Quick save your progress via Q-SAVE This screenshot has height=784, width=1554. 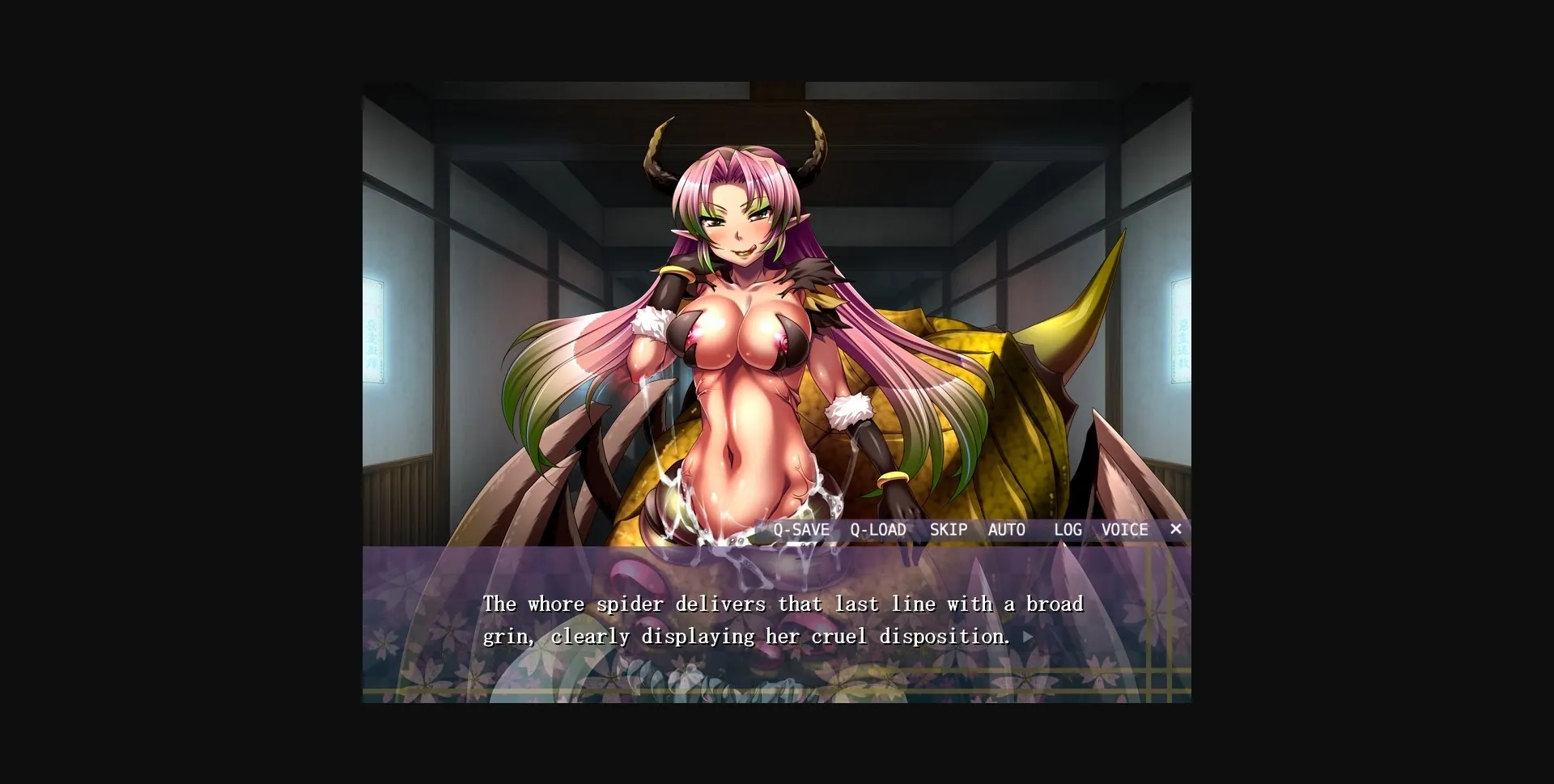point(801,529)
